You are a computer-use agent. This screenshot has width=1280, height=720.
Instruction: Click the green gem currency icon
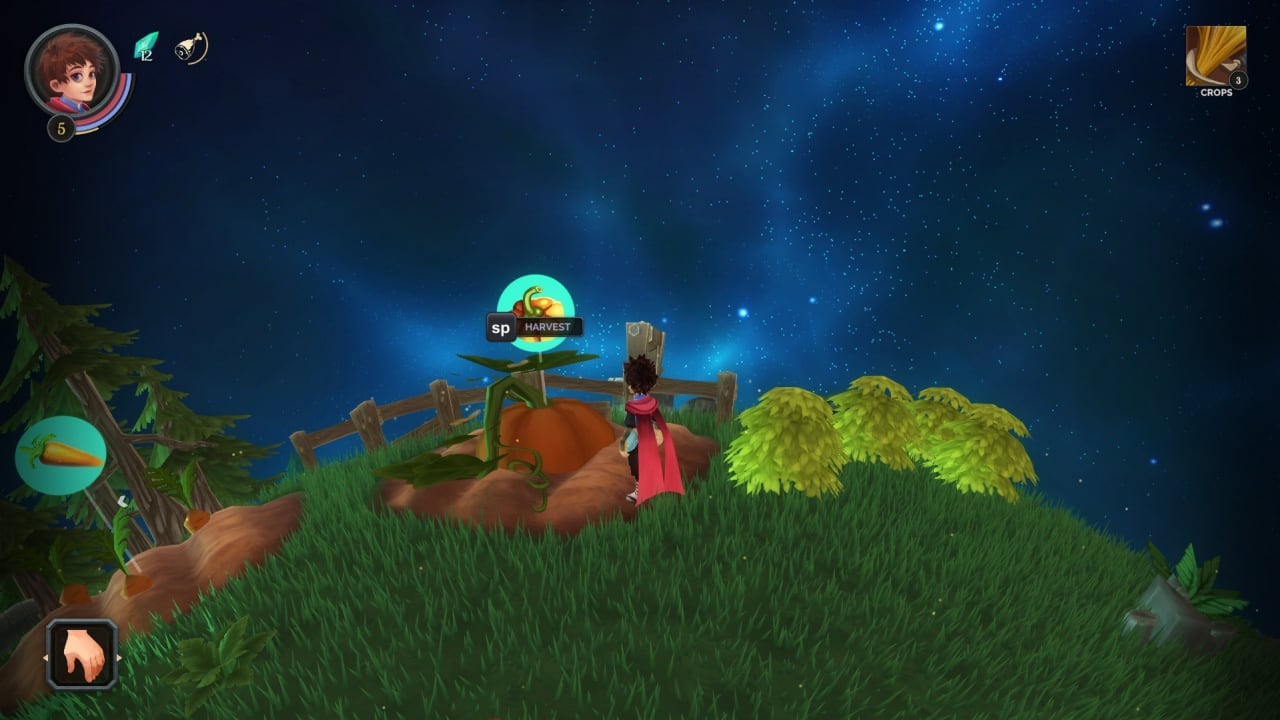[x=146, y=46]
